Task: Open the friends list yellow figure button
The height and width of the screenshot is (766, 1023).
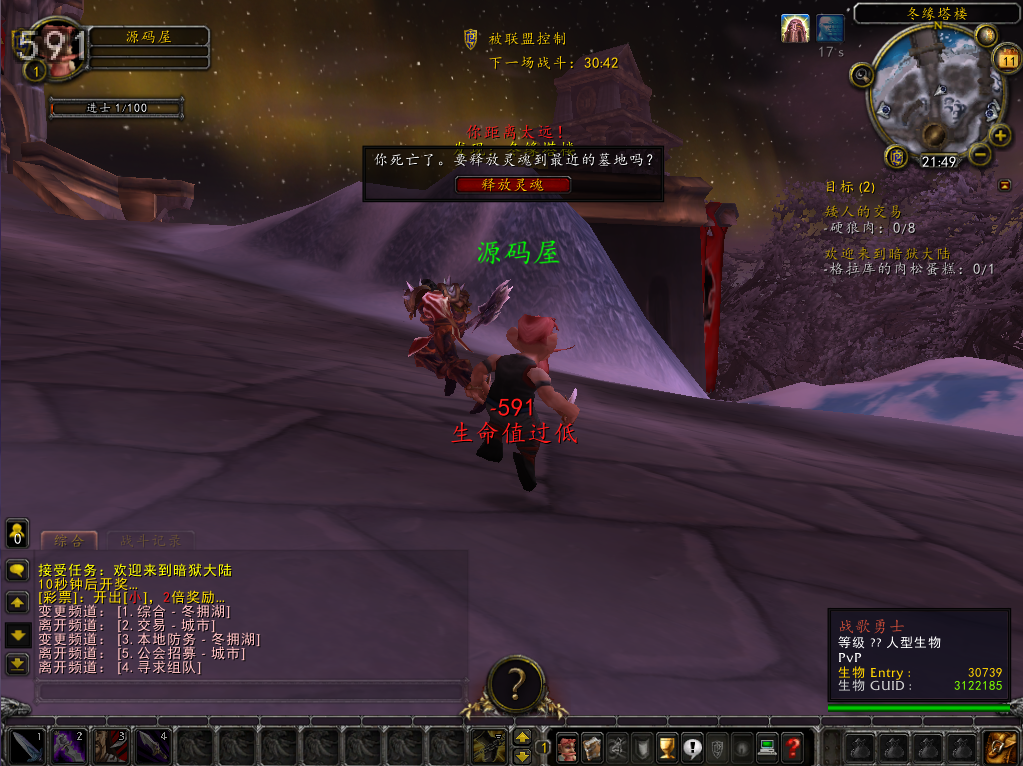Action: point(17,531)
